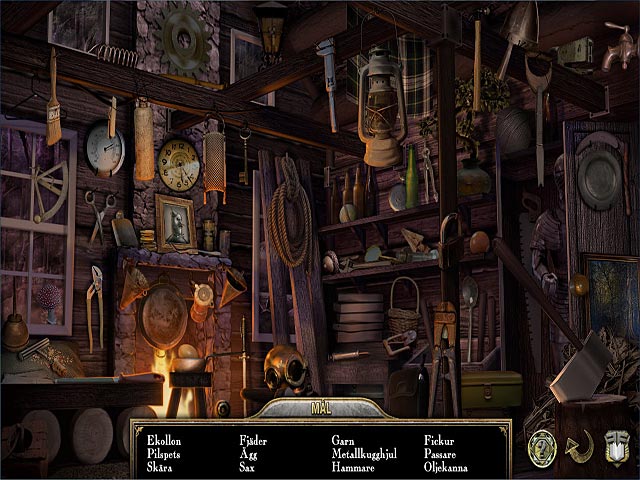Open the MÅL objectives tab
Viewport: 640px width, 480px height.
tap(319, 408)
